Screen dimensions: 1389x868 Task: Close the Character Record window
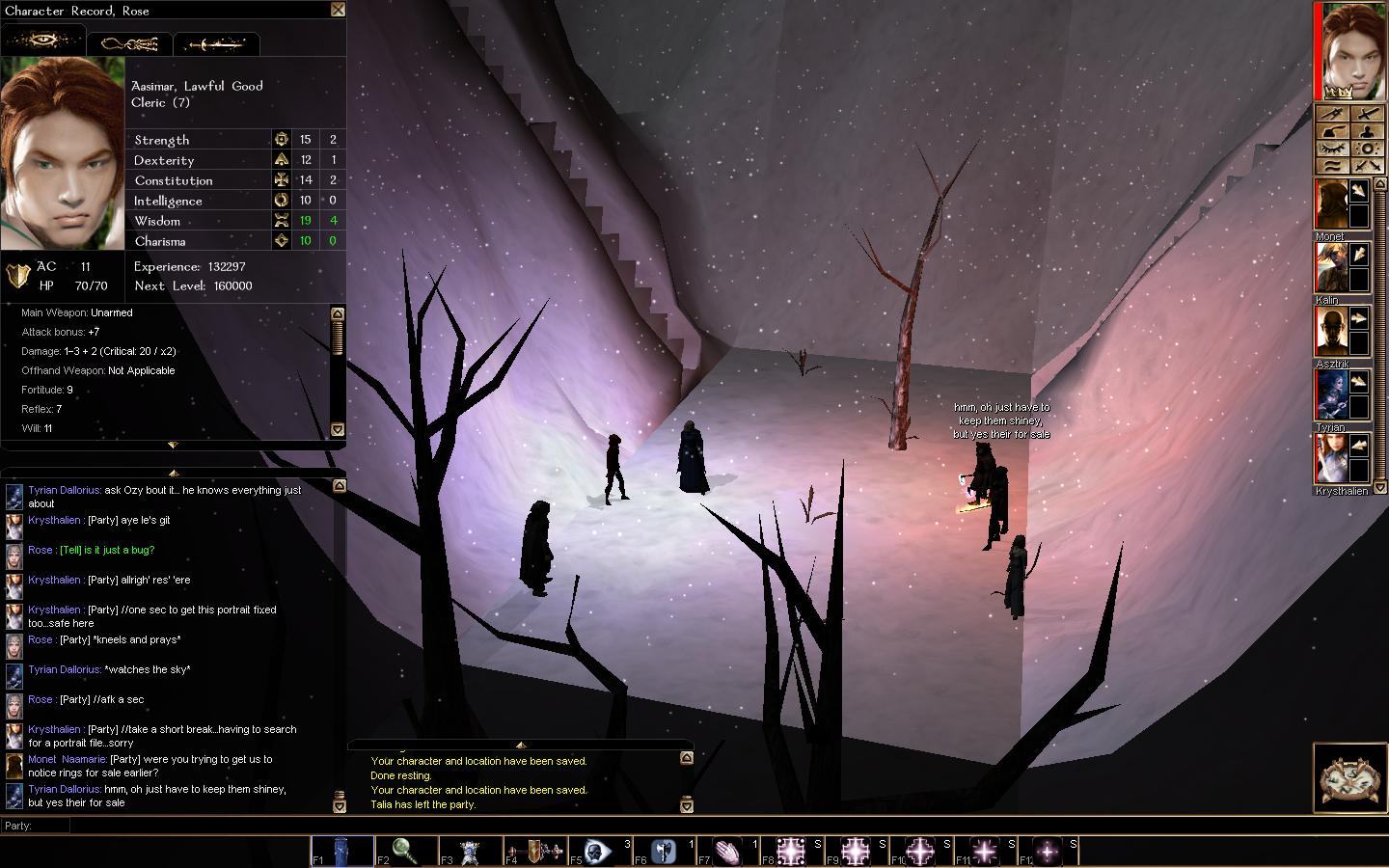click(338, 10)
